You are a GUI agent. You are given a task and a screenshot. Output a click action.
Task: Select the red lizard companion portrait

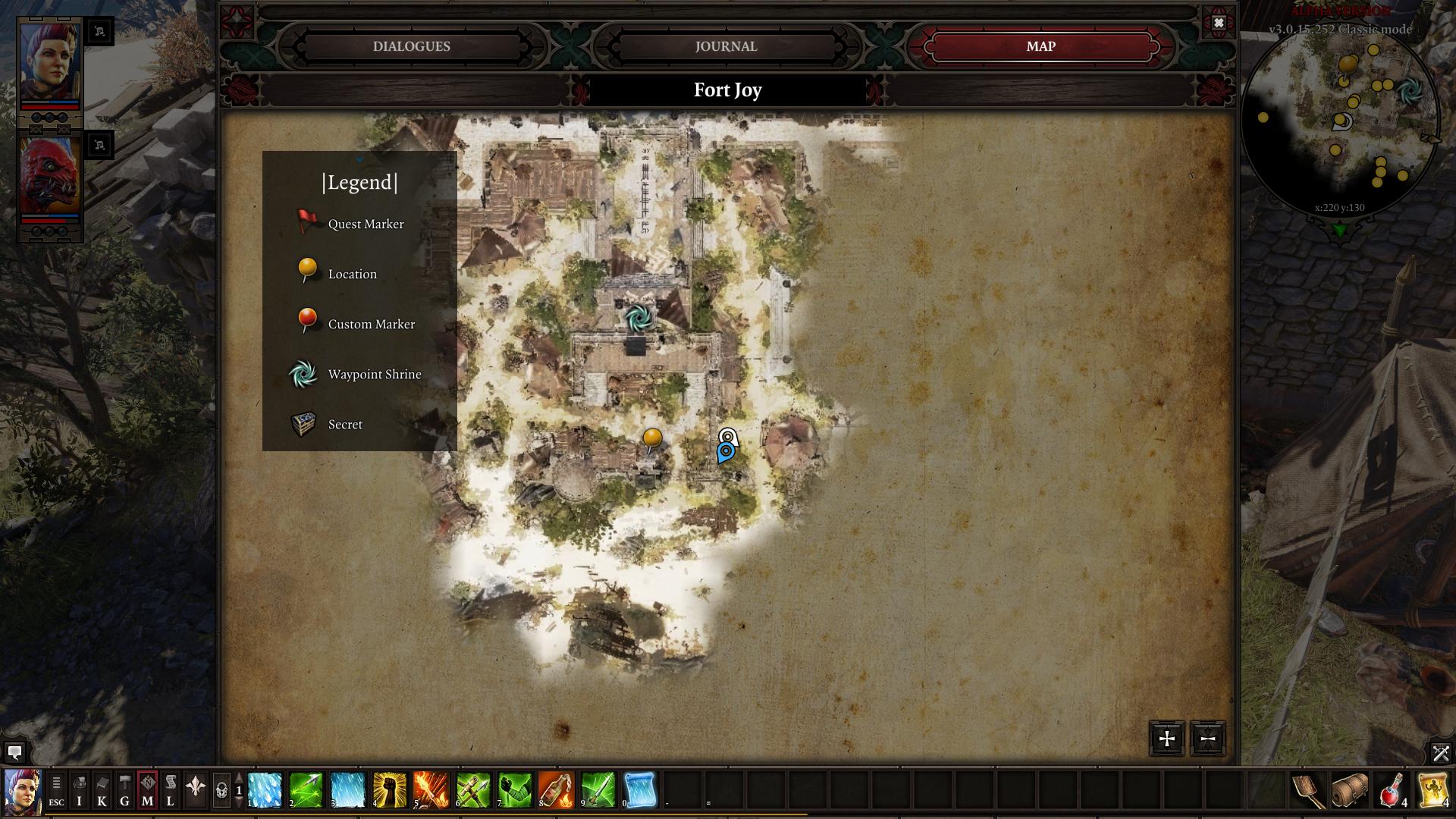coord(49,178)
